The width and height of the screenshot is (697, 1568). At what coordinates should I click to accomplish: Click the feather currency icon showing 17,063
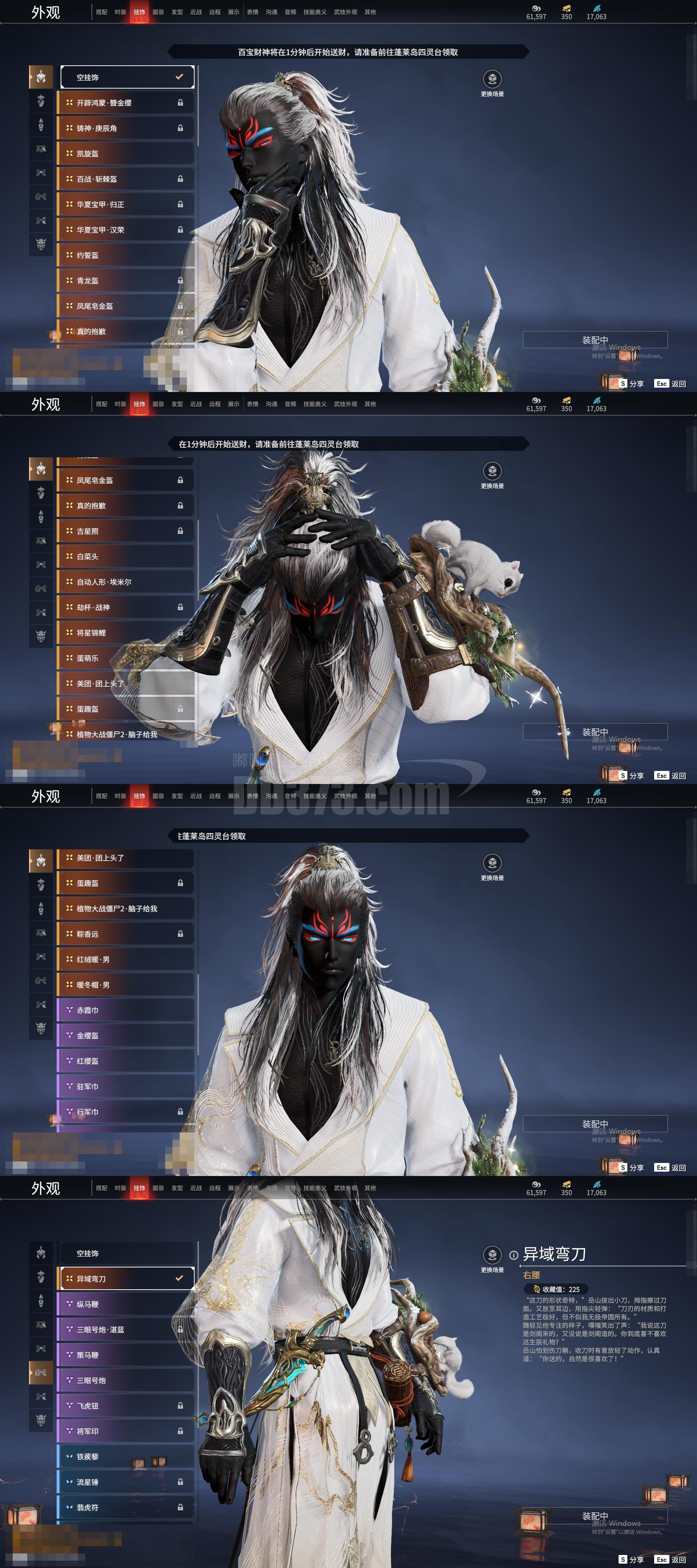pos(595,8)
